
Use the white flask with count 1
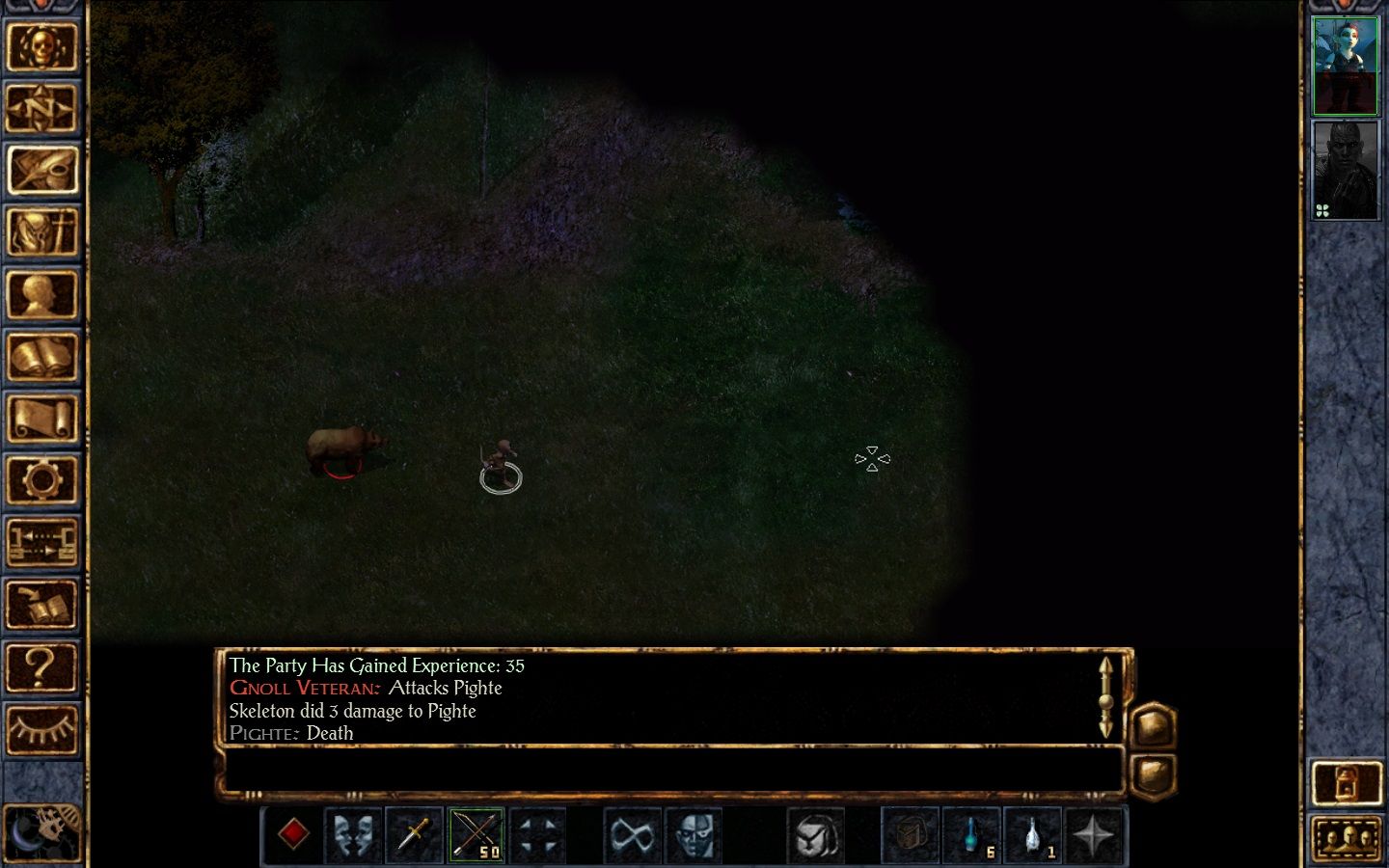pos(1032,834)
